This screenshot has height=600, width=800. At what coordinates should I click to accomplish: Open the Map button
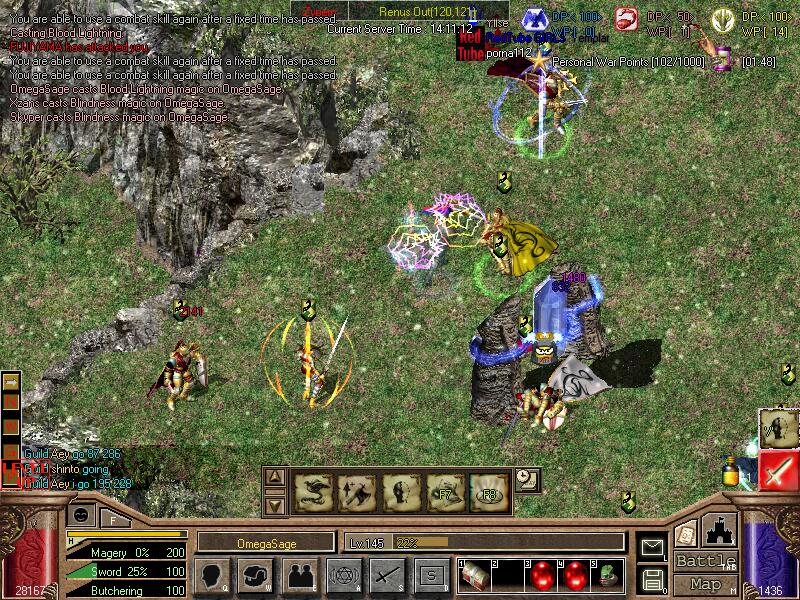coord(706,583)
